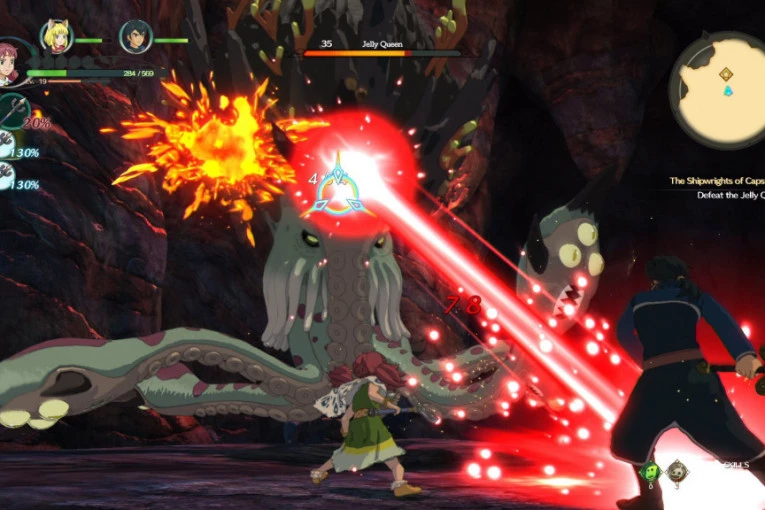Viewport: 765px width, 510px height.
Task: Click the pink-haired leader character portrait
Action: [8, 62]
